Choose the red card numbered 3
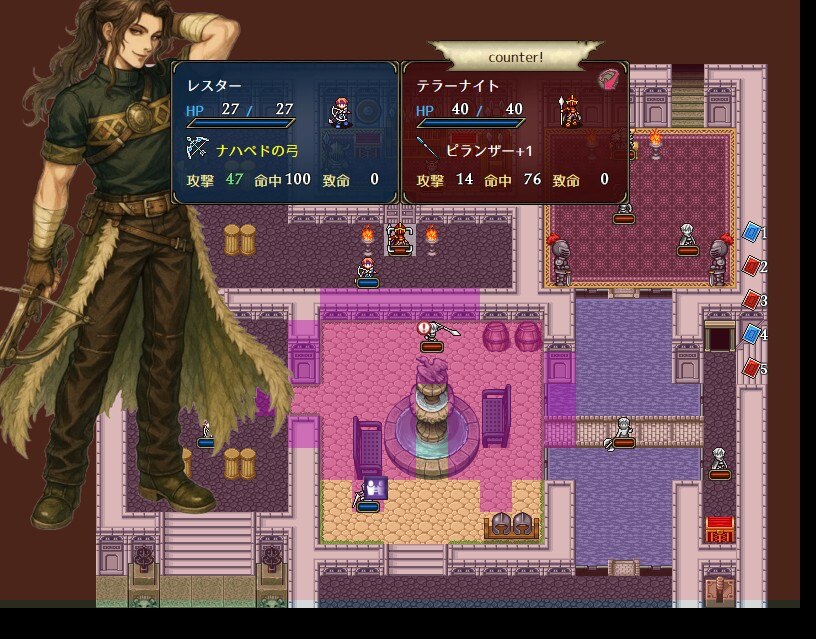 (x=752, y=299)
